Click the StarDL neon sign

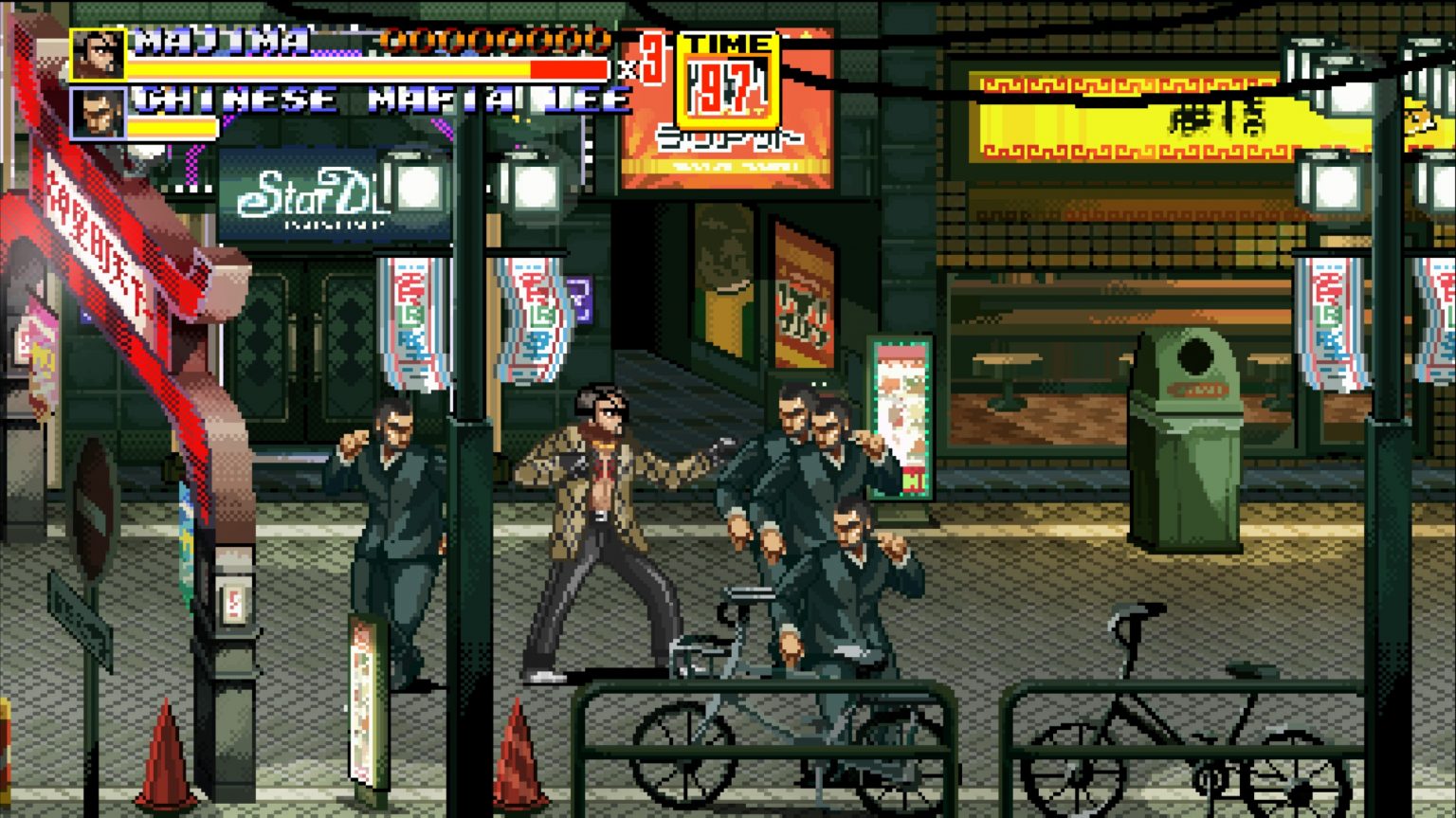click(x=303, y=193)
